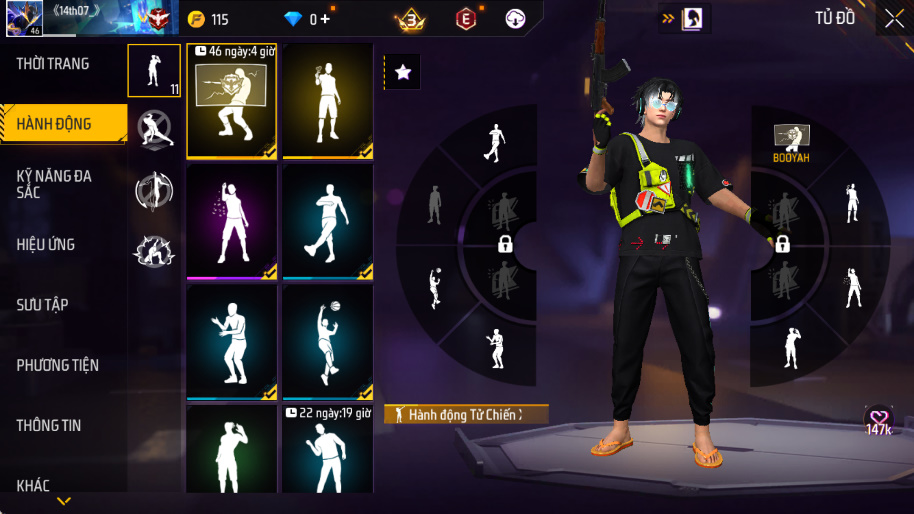Switch to the Hiệu Ứng menu
914x514 pixels.
[46, 245]
